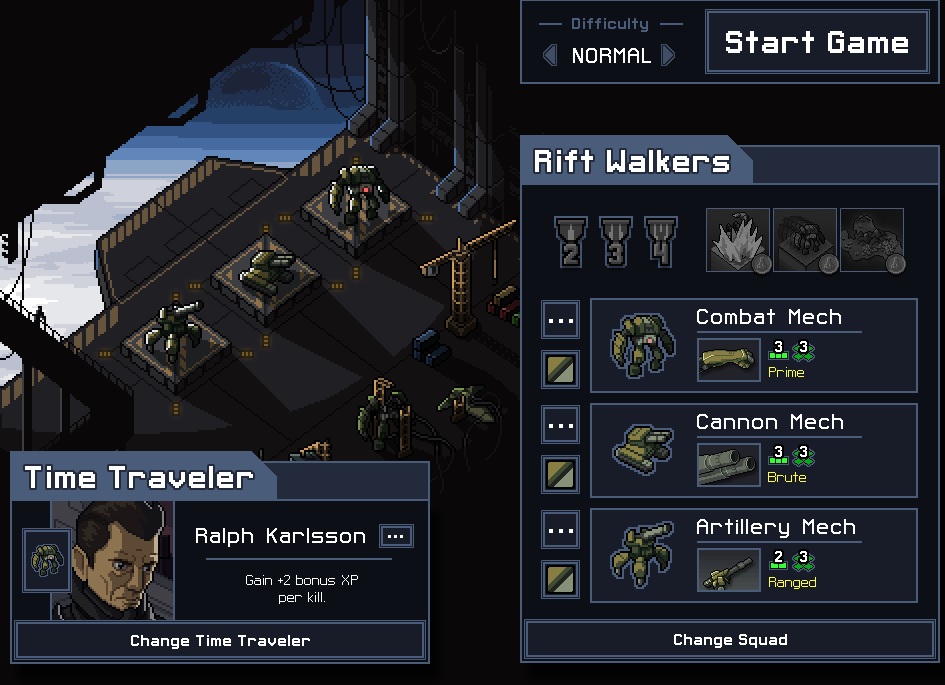This screenshot has height=685, width=945.
Task: Start the game
Action: click(x=816, y=42)
